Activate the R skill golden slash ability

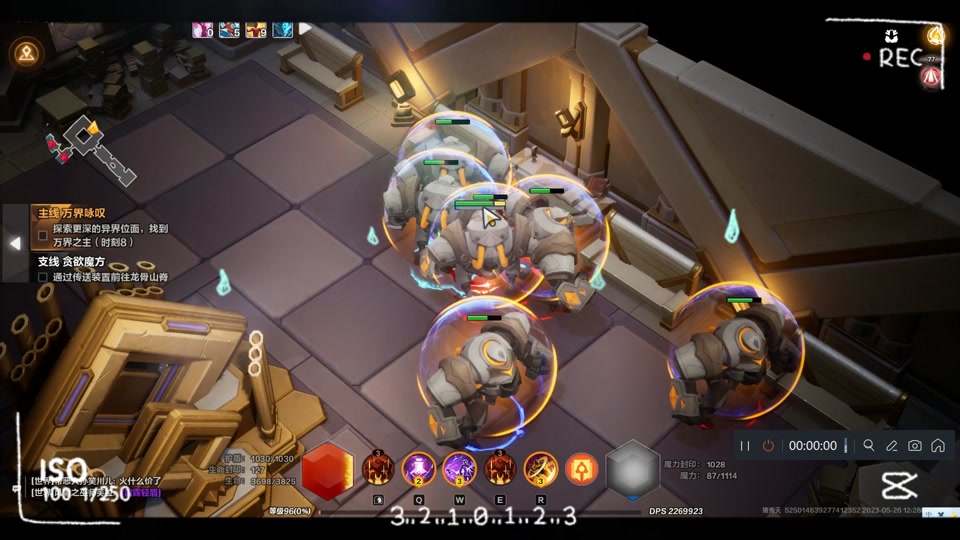point(541,468)
